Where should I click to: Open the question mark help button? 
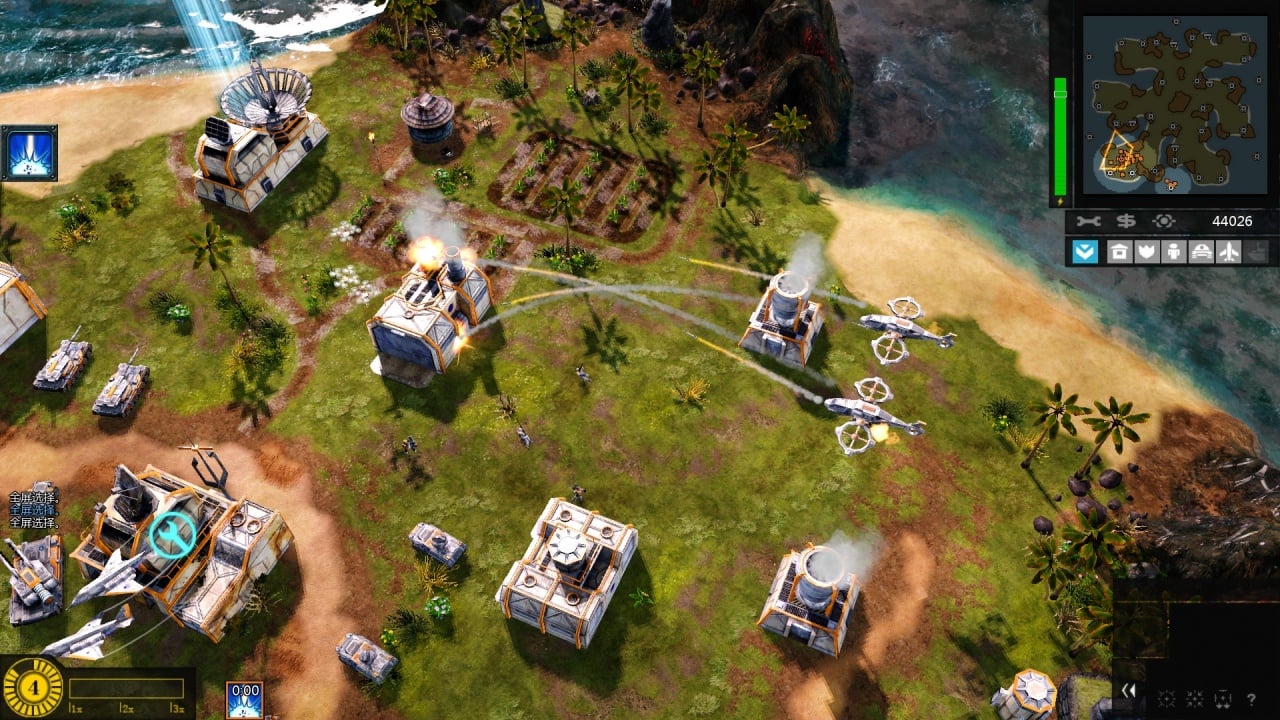pyautogui.click(x=1251, y=699)
